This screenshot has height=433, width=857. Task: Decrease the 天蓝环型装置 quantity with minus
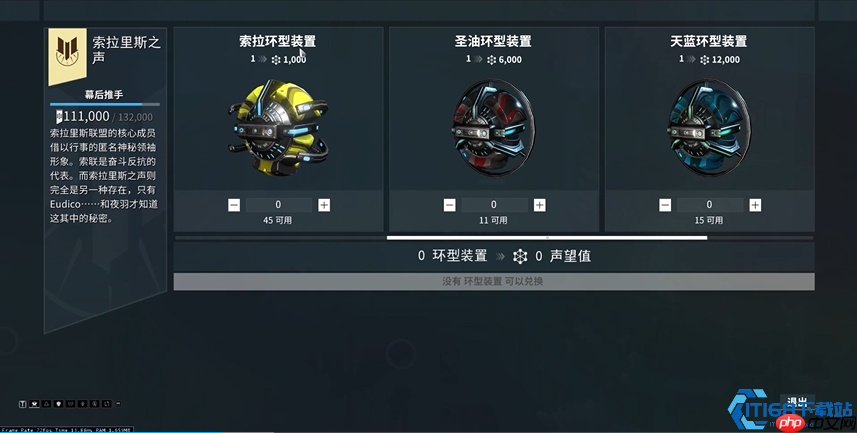(x=665, y=205)
